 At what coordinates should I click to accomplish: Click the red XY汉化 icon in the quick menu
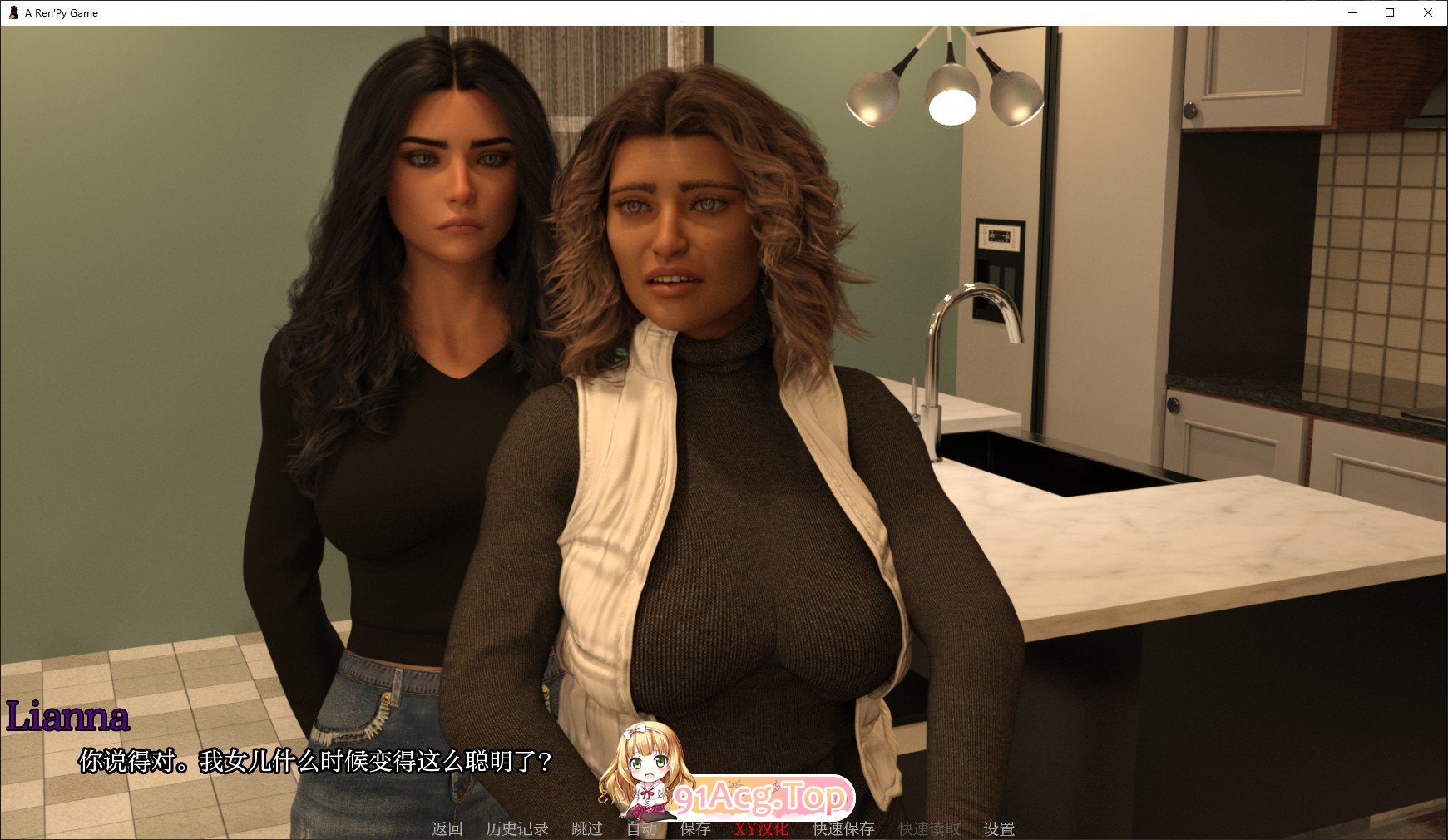point(760,829)
